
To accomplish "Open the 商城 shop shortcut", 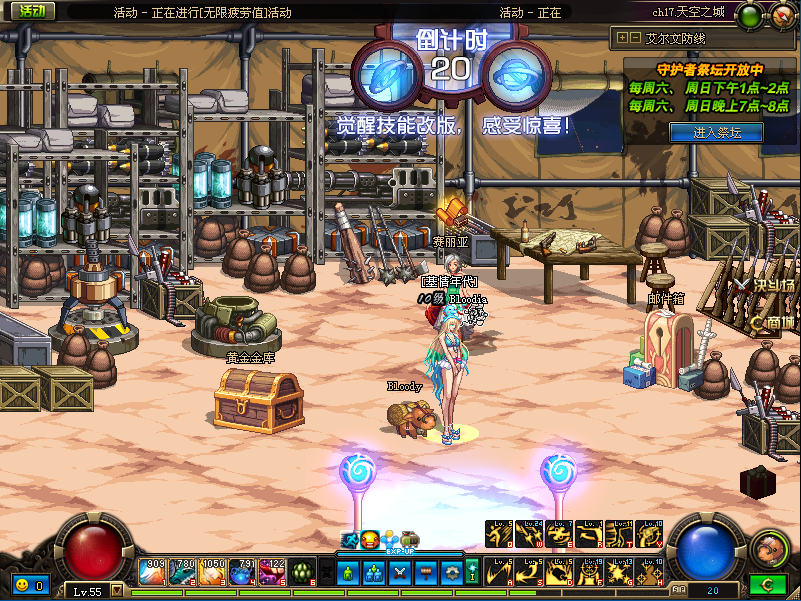I will point(777,322).
